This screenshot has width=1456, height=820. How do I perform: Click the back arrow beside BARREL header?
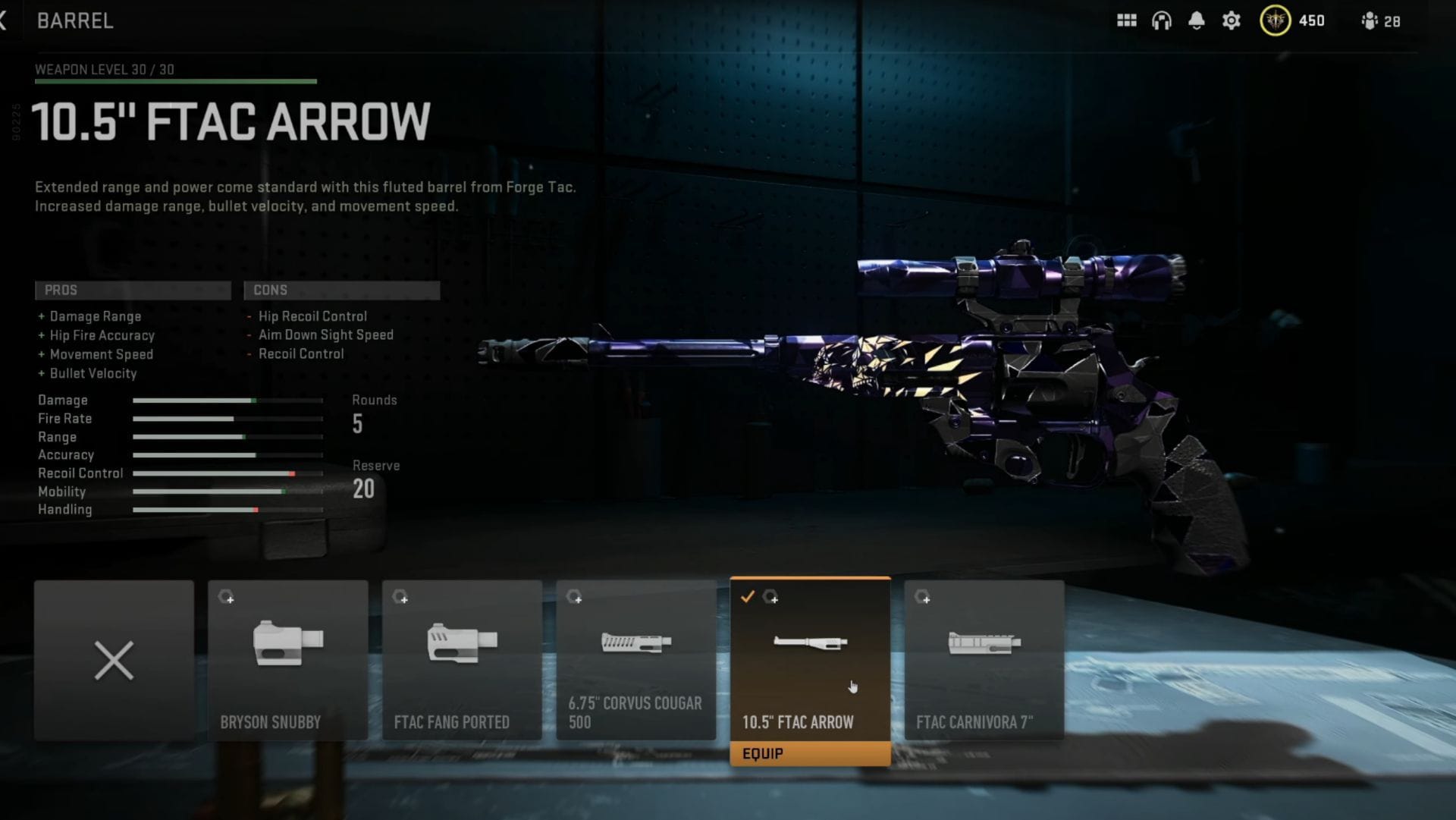tap(5, 20)
